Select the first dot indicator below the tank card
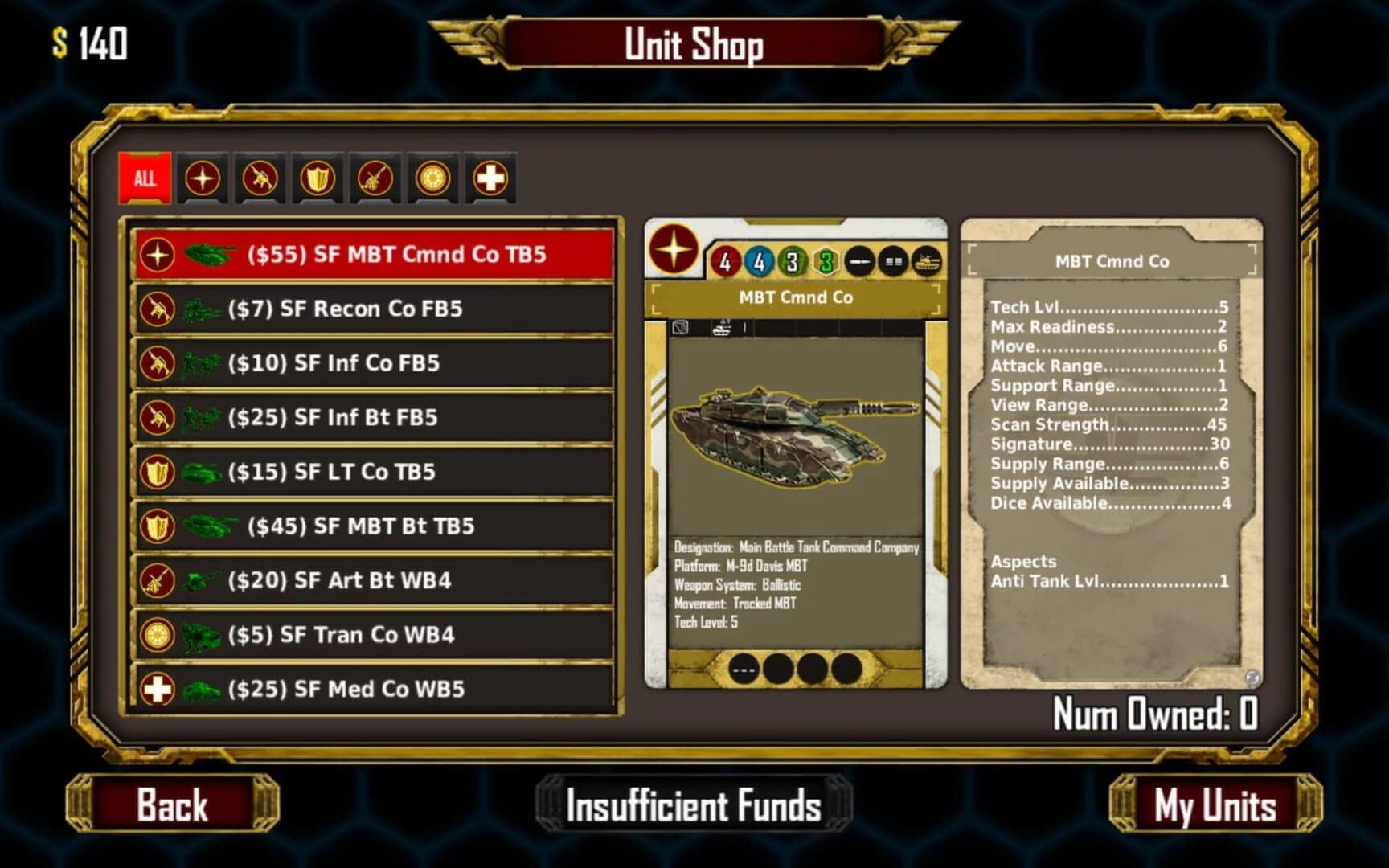1389x868 pixels. [x=741, y=666]
